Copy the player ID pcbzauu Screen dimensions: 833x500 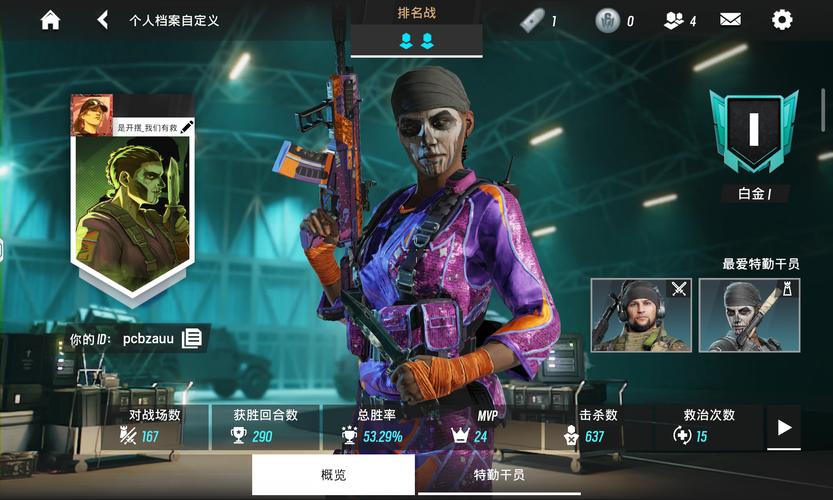click(x=192, y=339)
